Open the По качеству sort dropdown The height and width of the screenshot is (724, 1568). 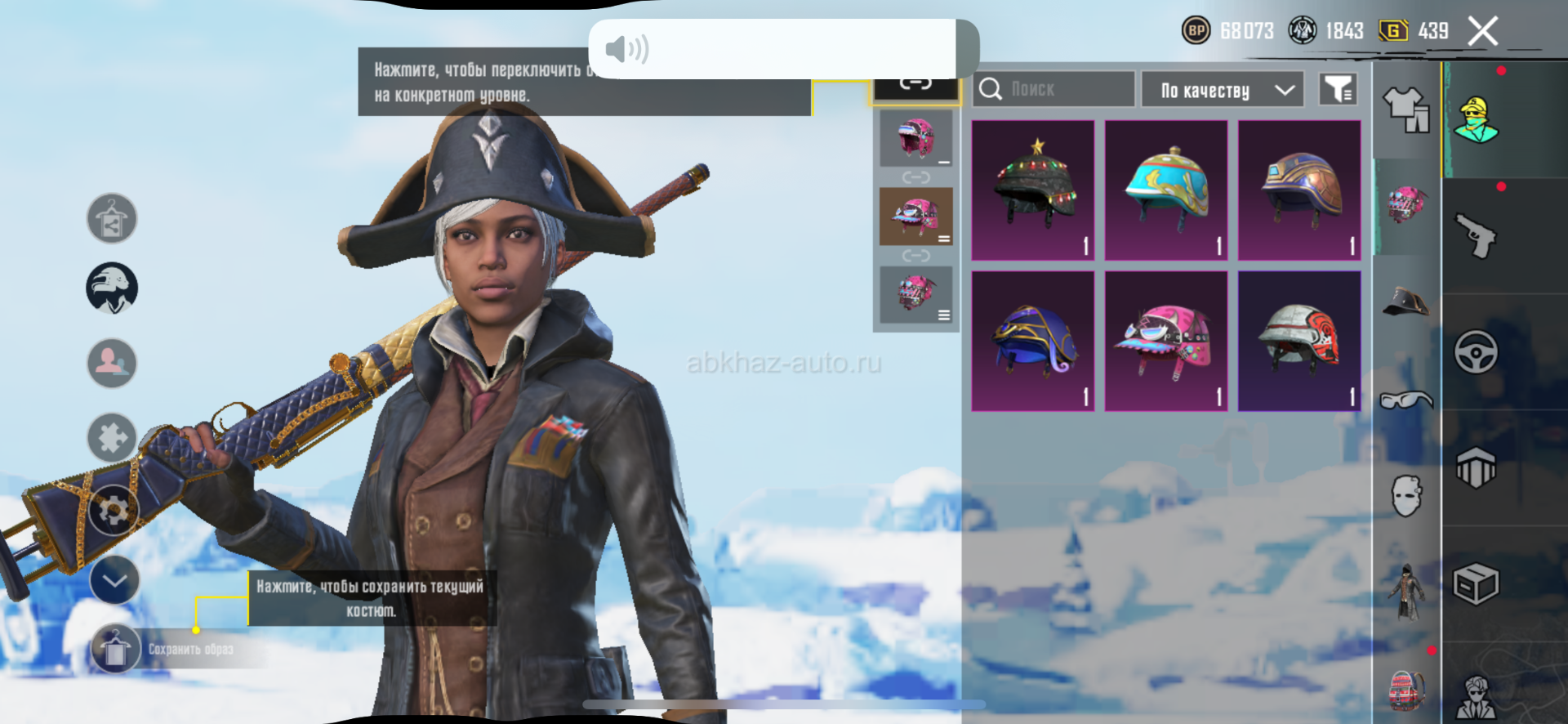(1222, 90)
